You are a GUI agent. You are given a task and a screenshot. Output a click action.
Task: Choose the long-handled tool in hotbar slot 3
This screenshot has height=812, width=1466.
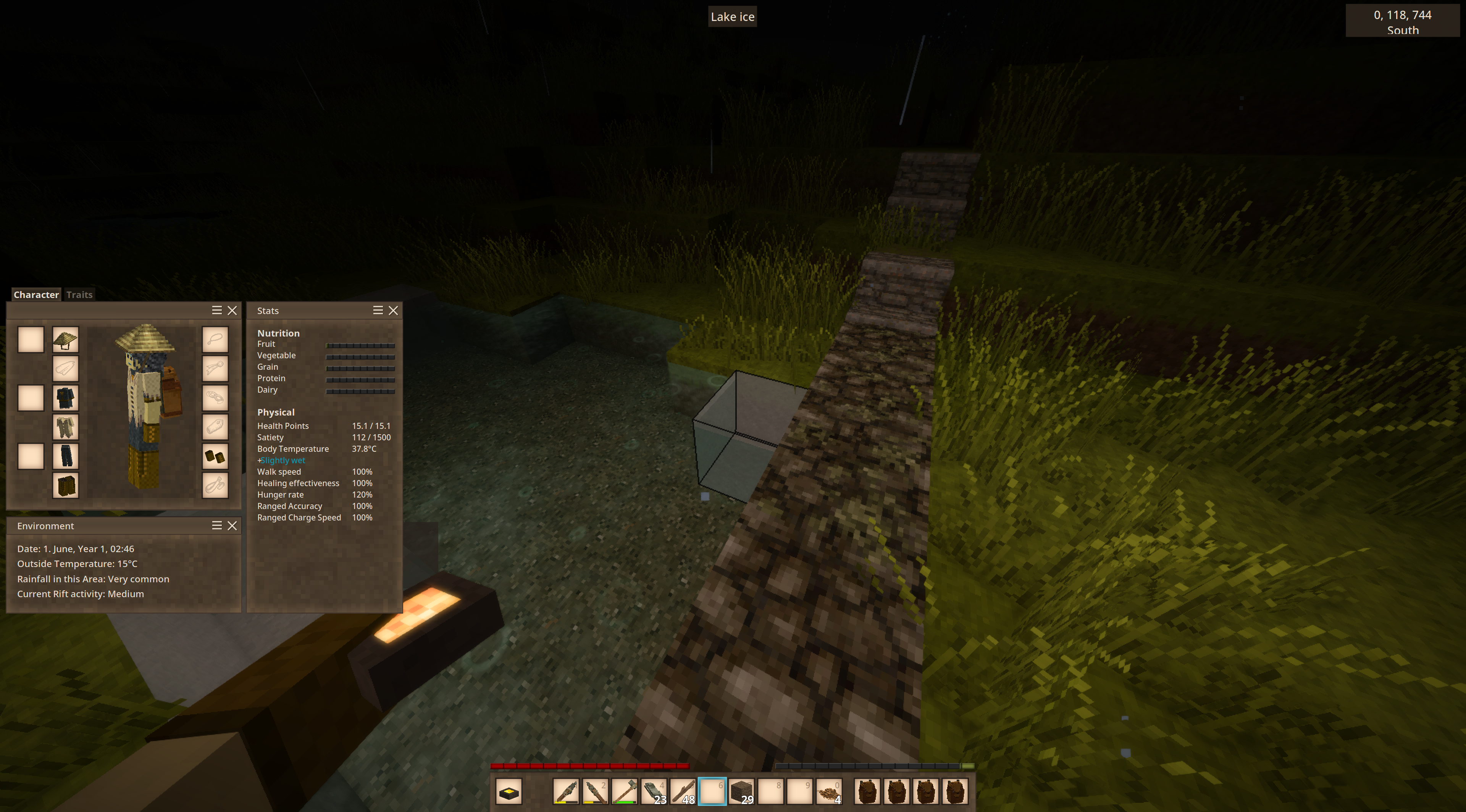(624, 791)
